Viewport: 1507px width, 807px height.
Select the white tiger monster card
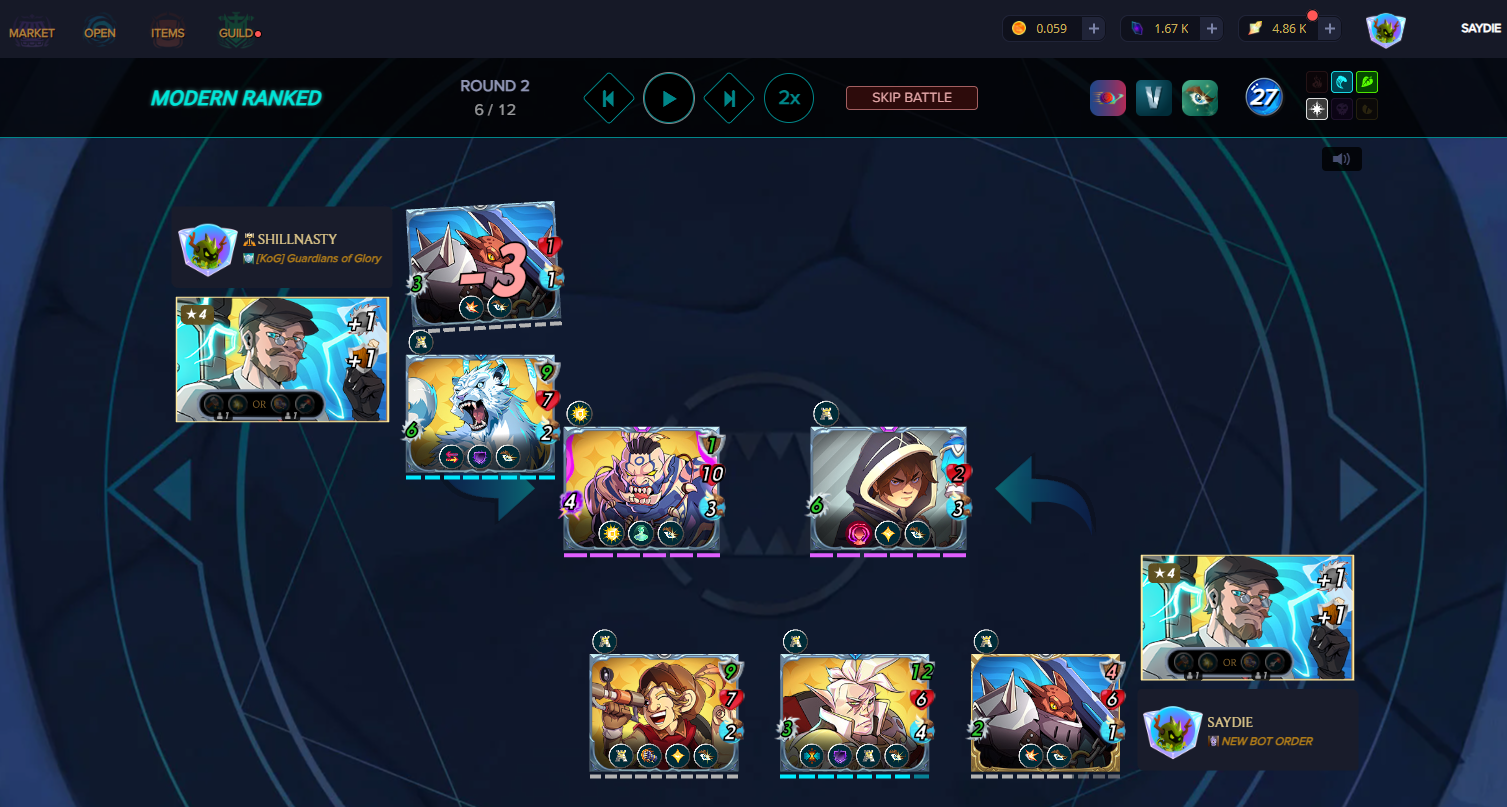tap(481, 414)
